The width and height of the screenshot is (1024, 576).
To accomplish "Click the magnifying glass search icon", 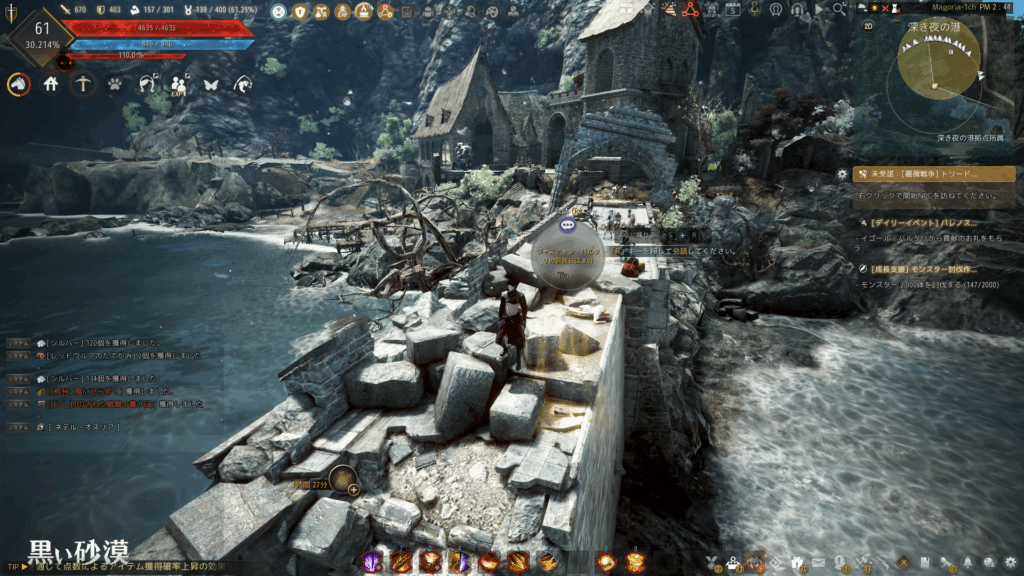I will (x=840, y=9).
